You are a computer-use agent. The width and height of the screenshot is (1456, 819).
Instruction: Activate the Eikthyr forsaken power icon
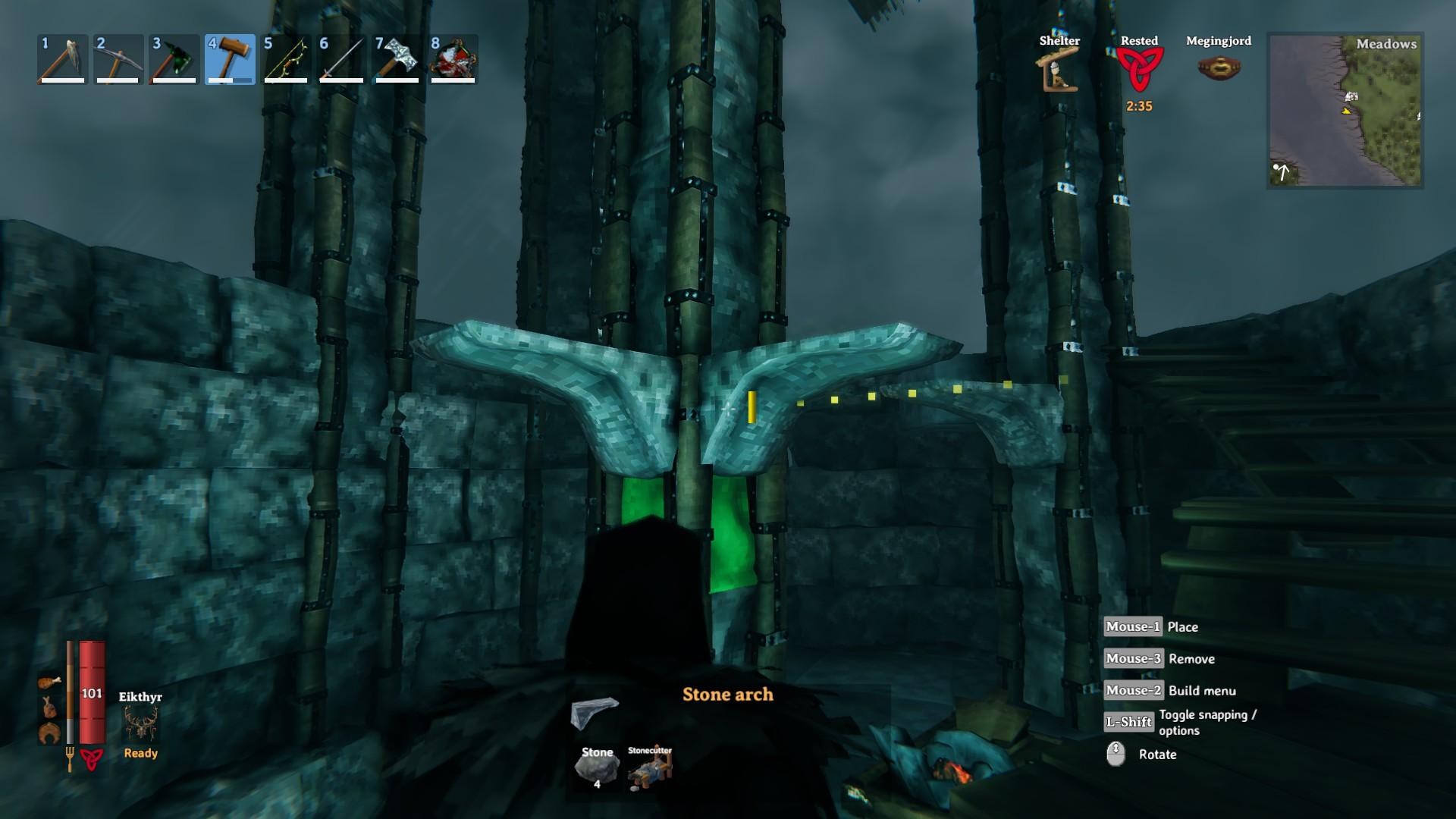click(x=141, y=723)
